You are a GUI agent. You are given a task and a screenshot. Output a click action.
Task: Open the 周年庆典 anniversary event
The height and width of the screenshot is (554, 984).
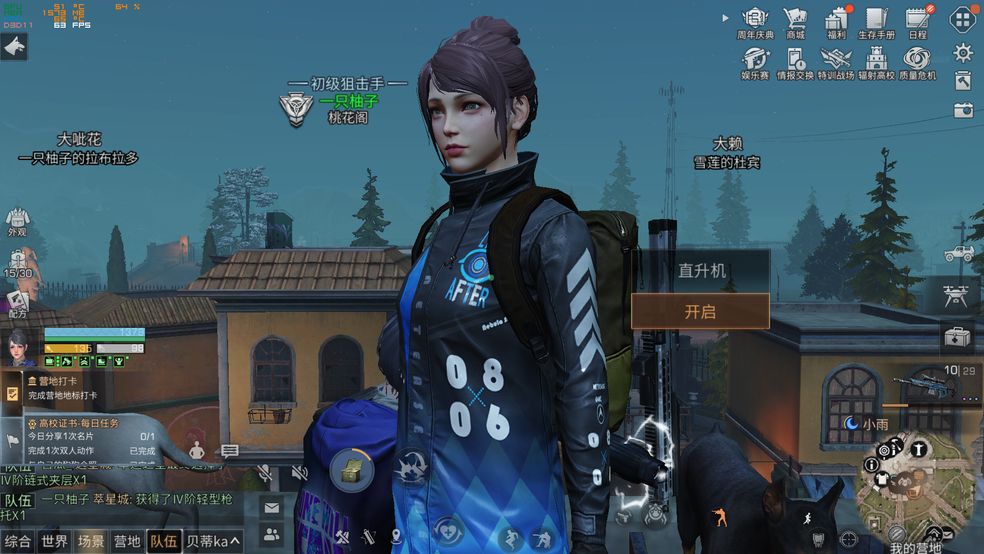[x=755, y=20]
